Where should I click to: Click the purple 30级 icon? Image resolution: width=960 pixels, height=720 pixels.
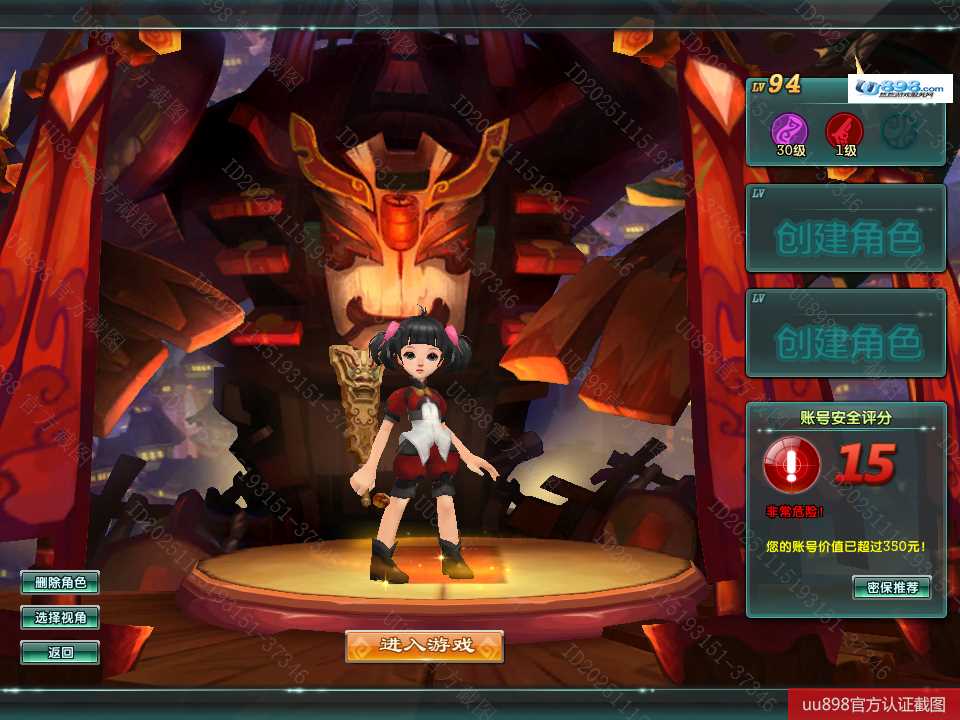coord(789,130)
